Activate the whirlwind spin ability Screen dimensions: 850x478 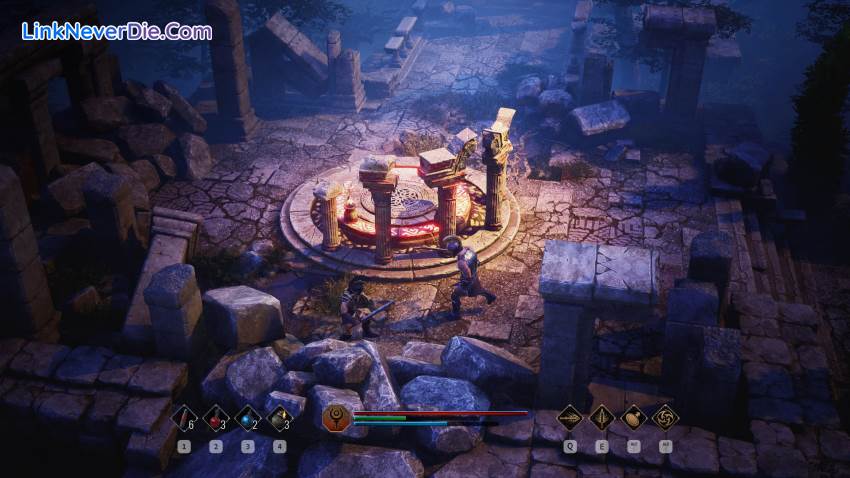665,416
